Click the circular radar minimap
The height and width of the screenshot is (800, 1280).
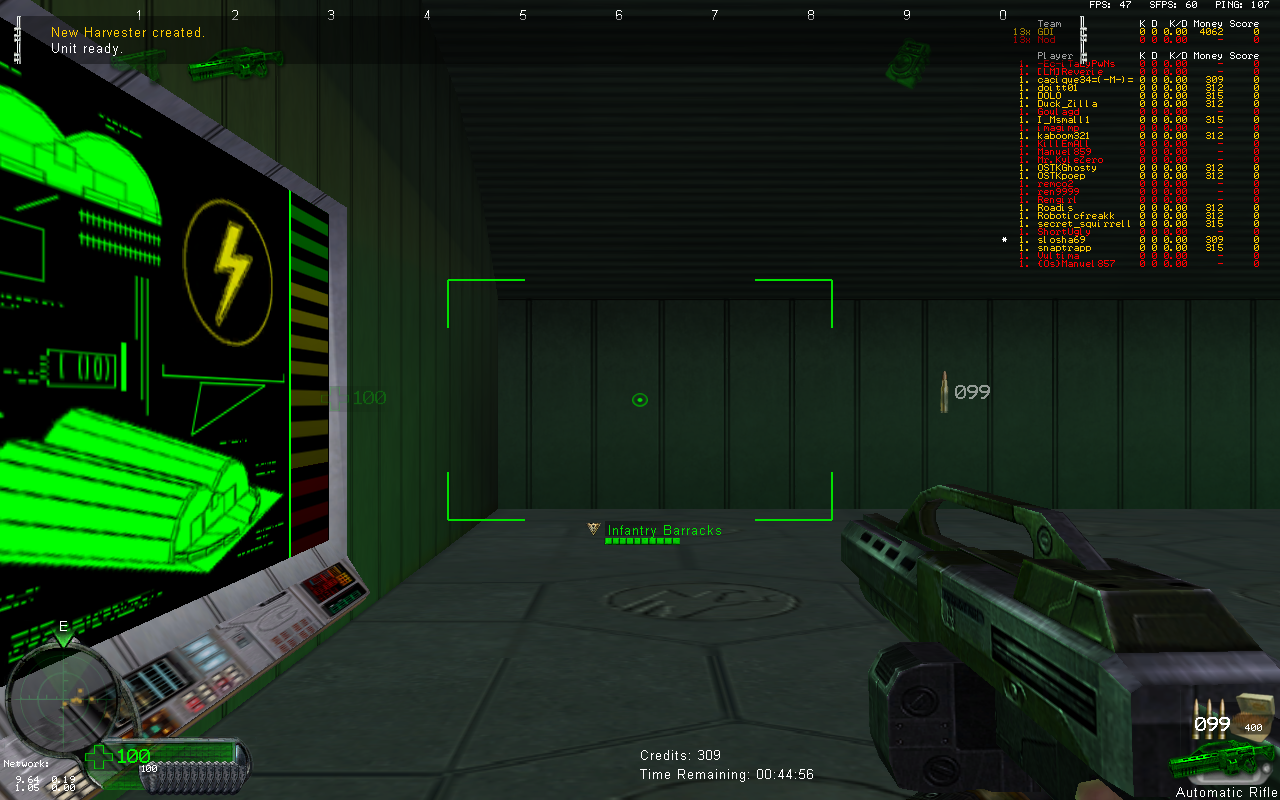click(63, 699)
